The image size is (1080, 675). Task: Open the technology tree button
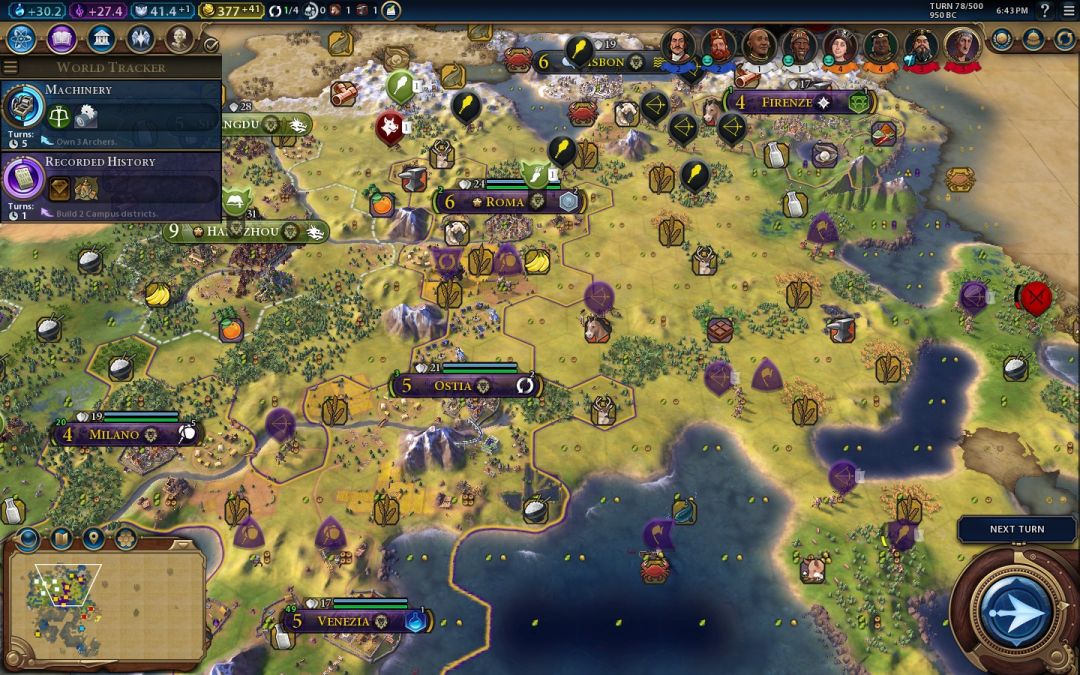22,39
